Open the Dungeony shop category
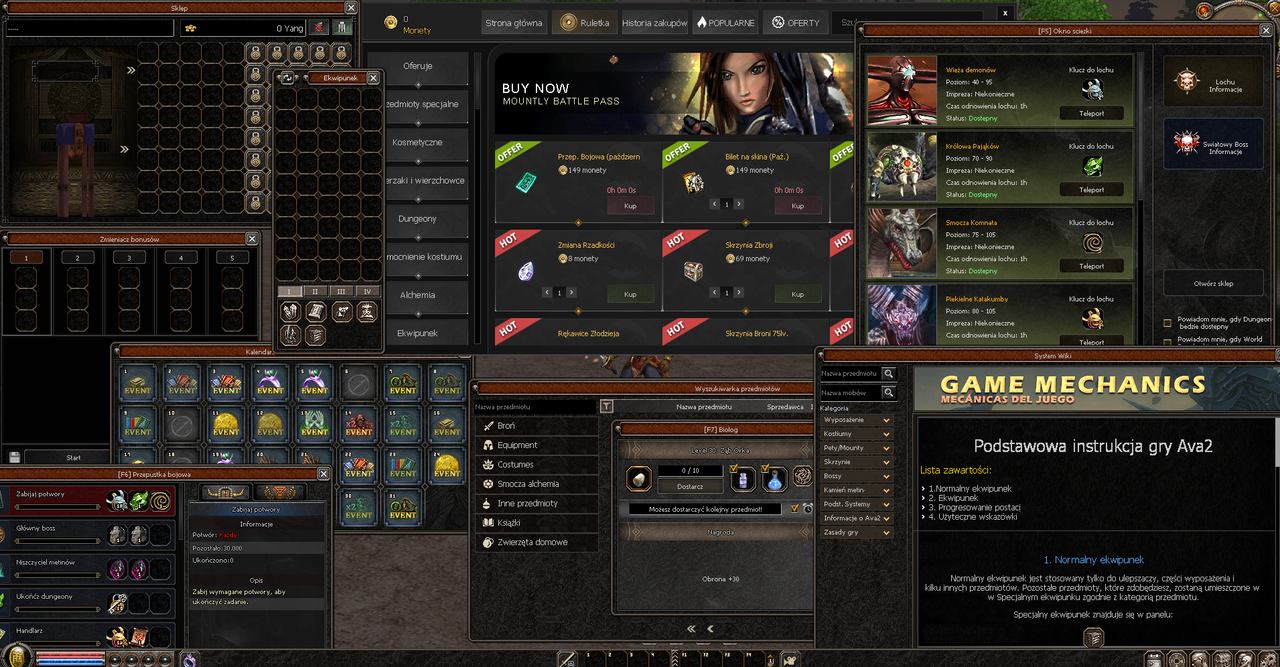Viewport: 1280px width, 667px height. [x=417, y=218]
